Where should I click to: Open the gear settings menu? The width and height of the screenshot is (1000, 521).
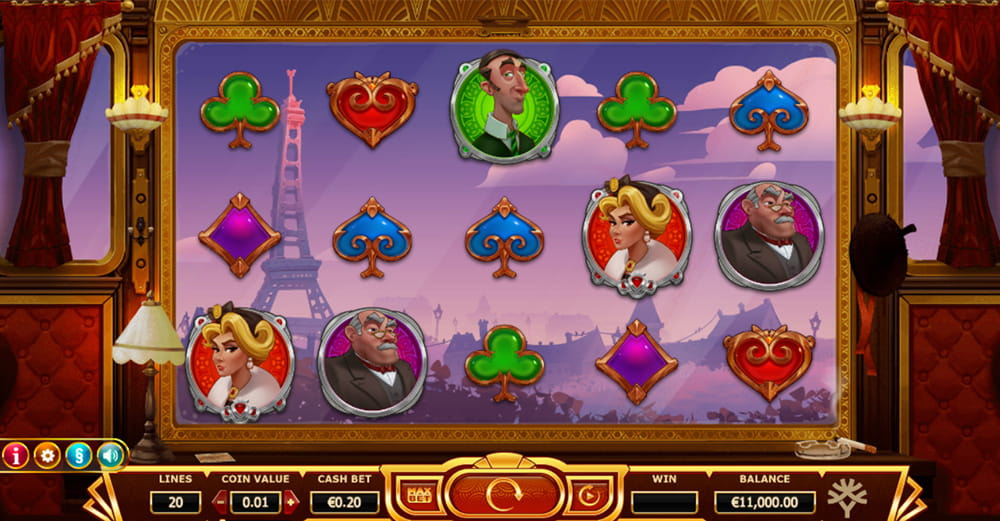(47, 456)
